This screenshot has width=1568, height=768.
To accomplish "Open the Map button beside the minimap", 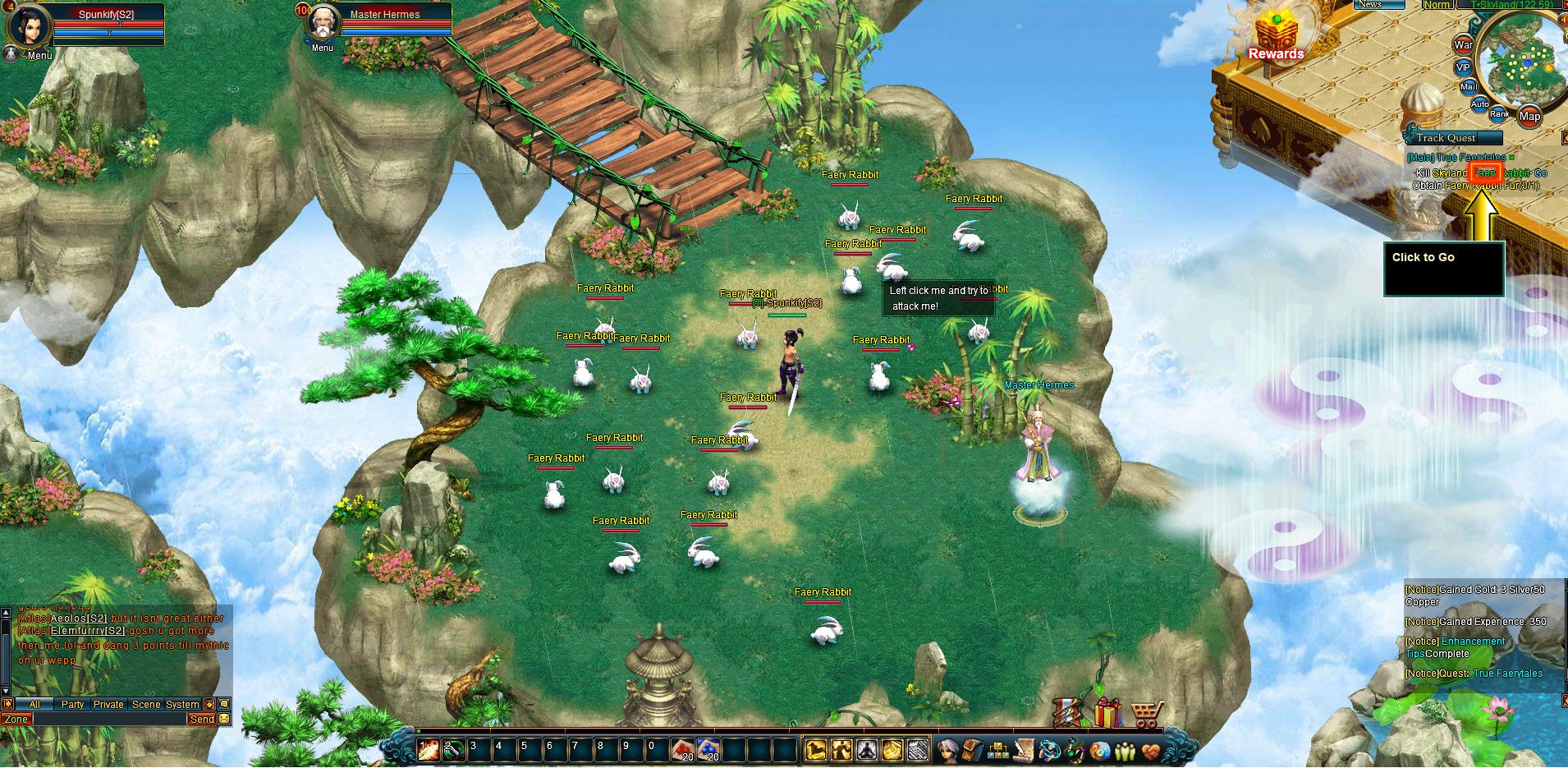I will tap(1532, 116).
